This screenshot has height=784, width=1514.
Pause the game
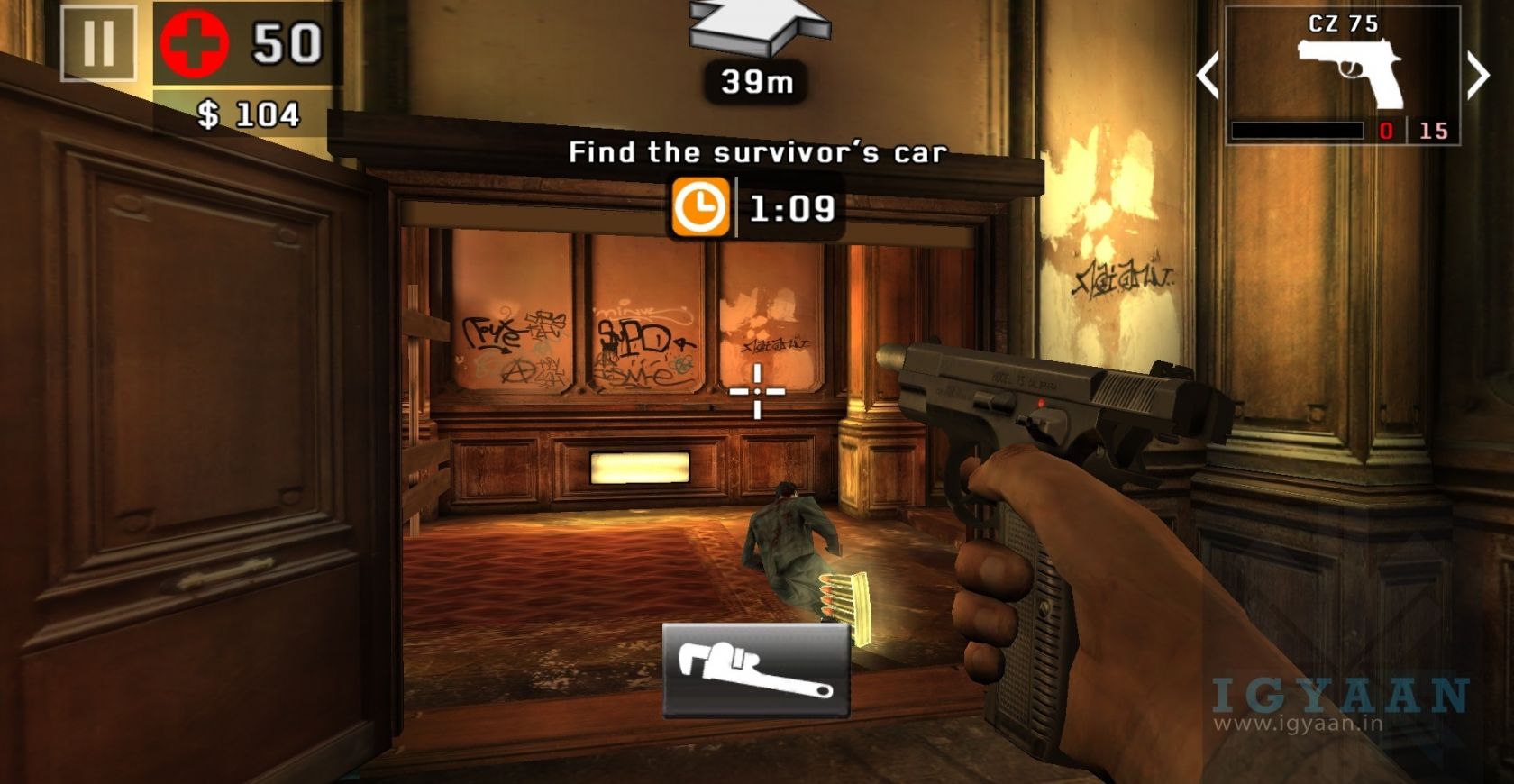pyautogui.click(x=98, y=42)
